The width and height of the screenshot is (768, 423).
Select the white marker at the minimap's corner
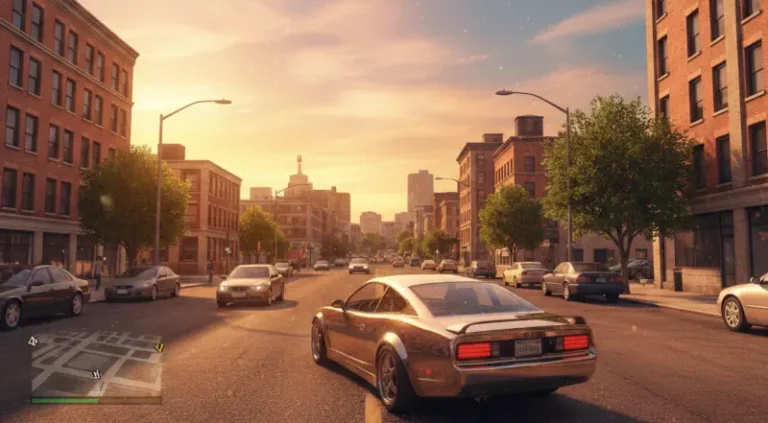(33, 341)
